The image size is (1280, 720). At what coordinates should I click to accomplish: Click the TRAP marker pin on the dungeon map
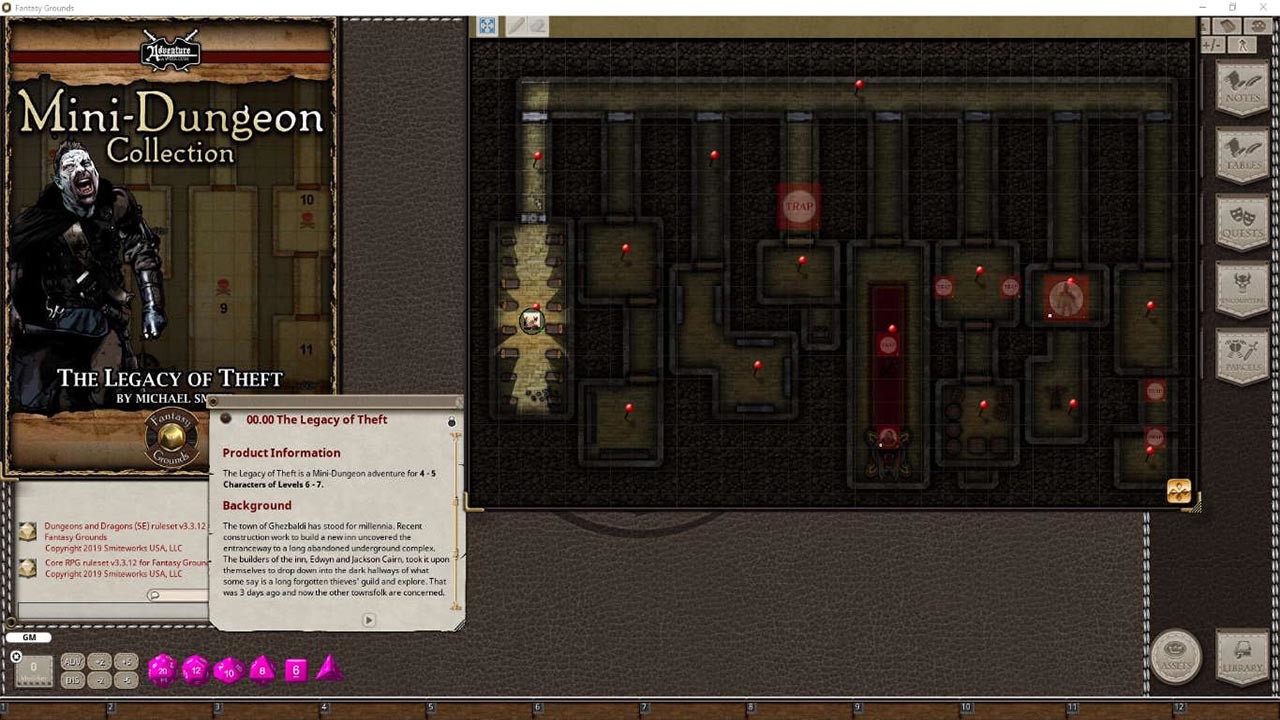799,207
